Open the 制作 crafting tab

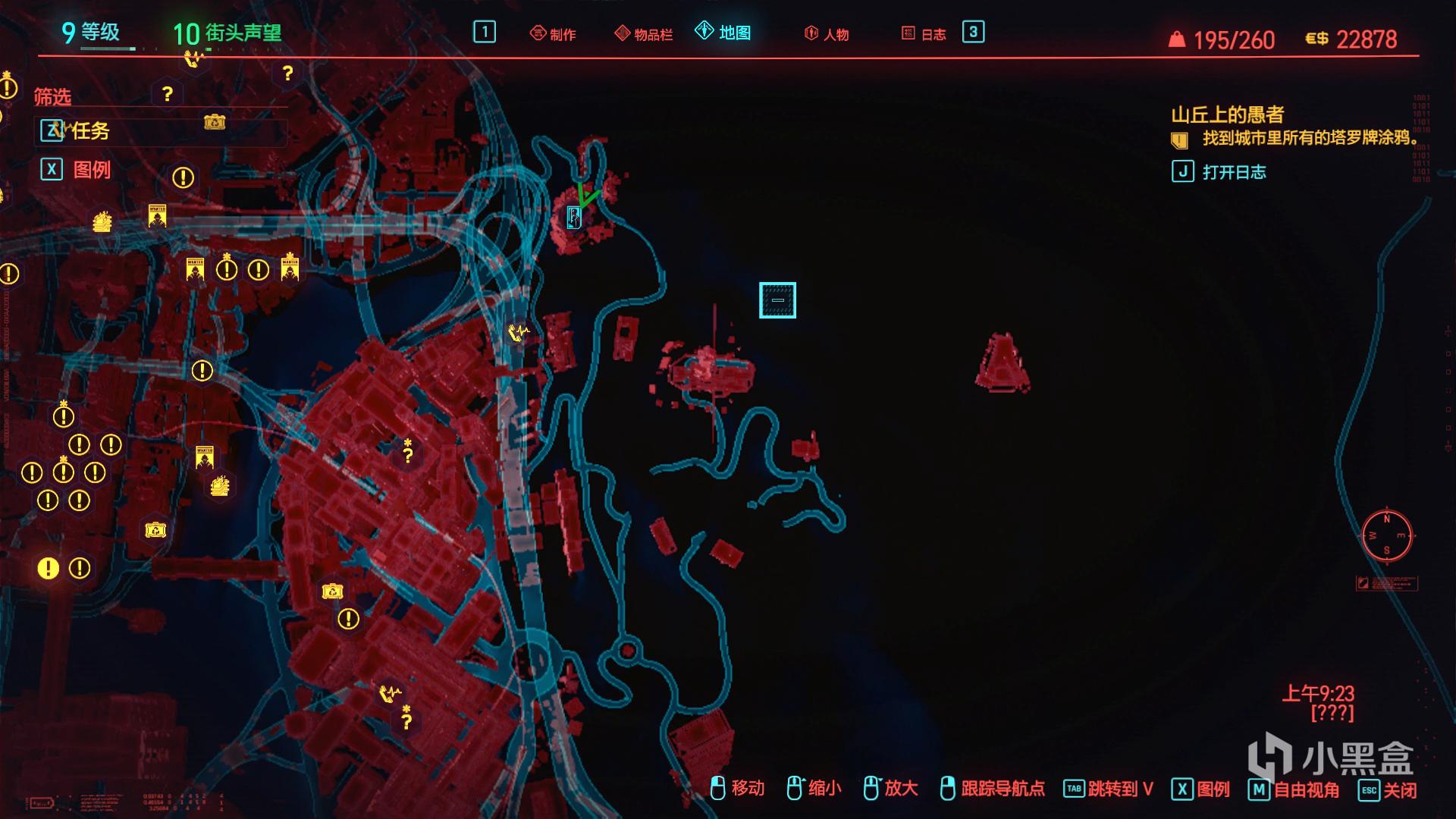click(x=553, y=34)
